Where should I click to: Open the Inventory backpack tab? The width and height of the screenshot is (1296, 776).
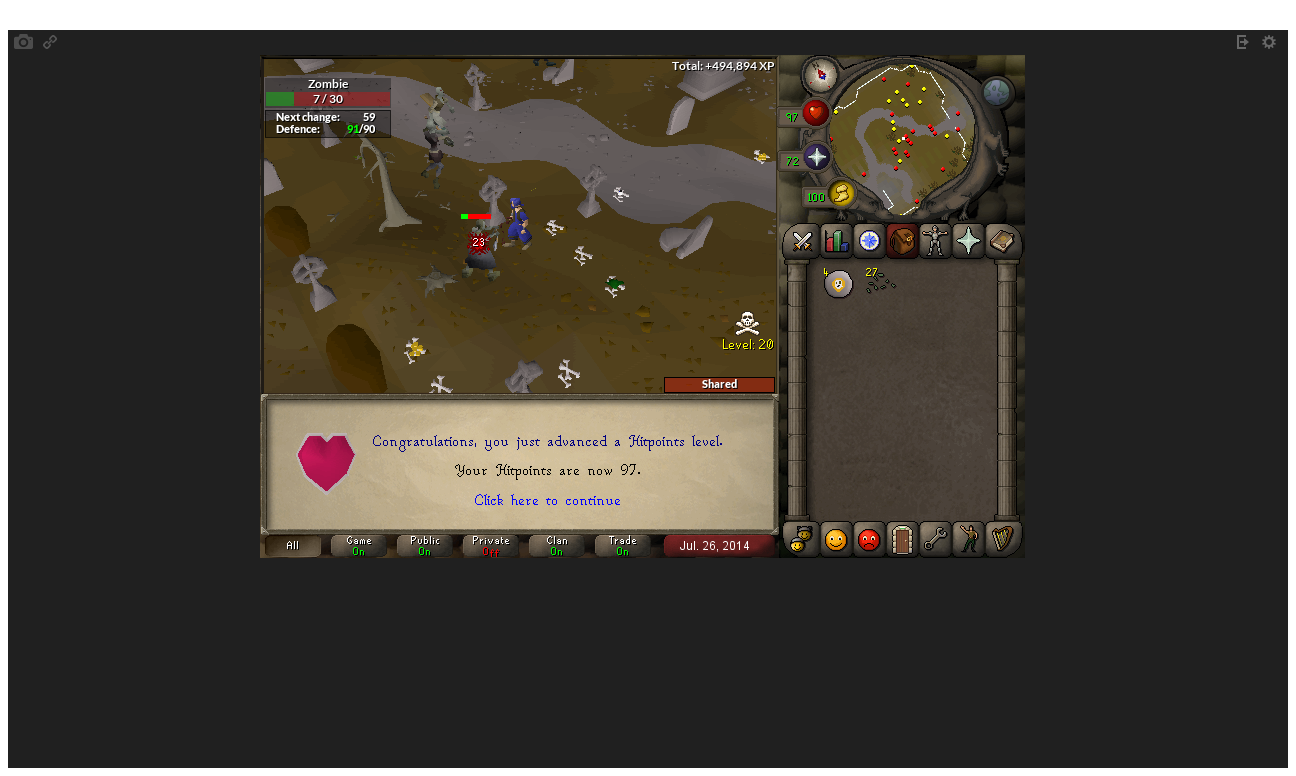[901, 241]
